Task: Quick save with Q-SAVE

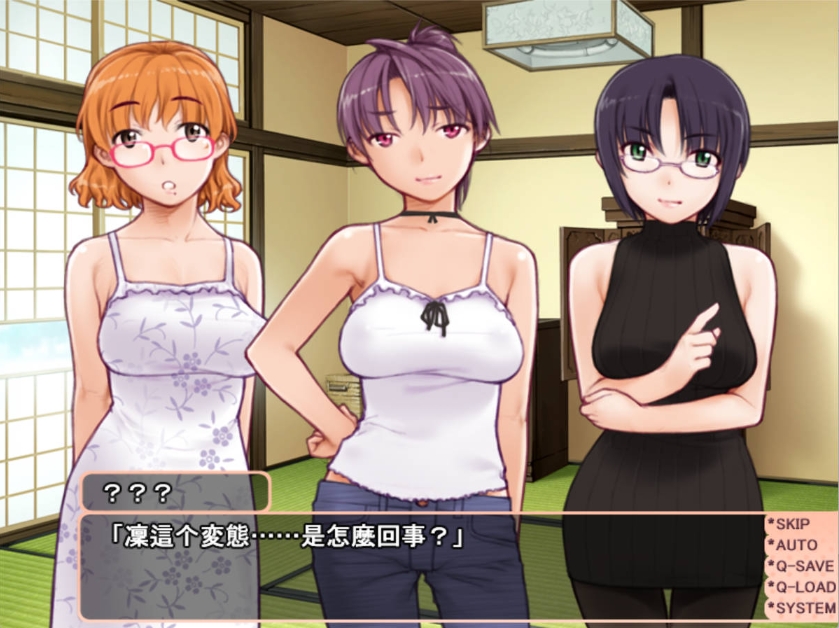Action: click(x=802, y=566)
